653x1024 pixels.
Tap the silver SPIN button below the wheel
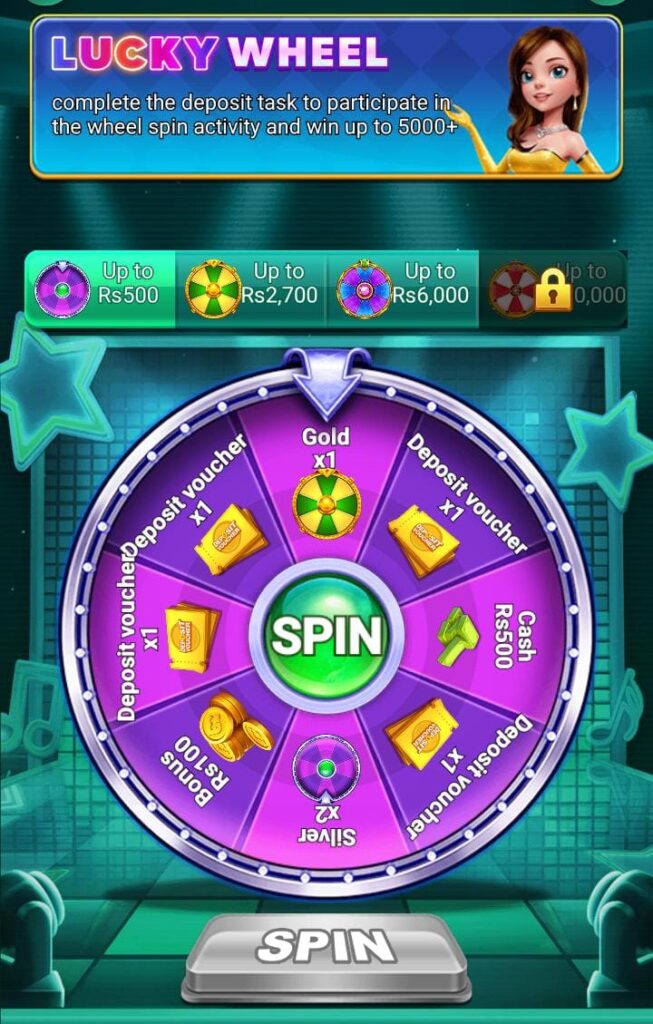coord(326,948)
